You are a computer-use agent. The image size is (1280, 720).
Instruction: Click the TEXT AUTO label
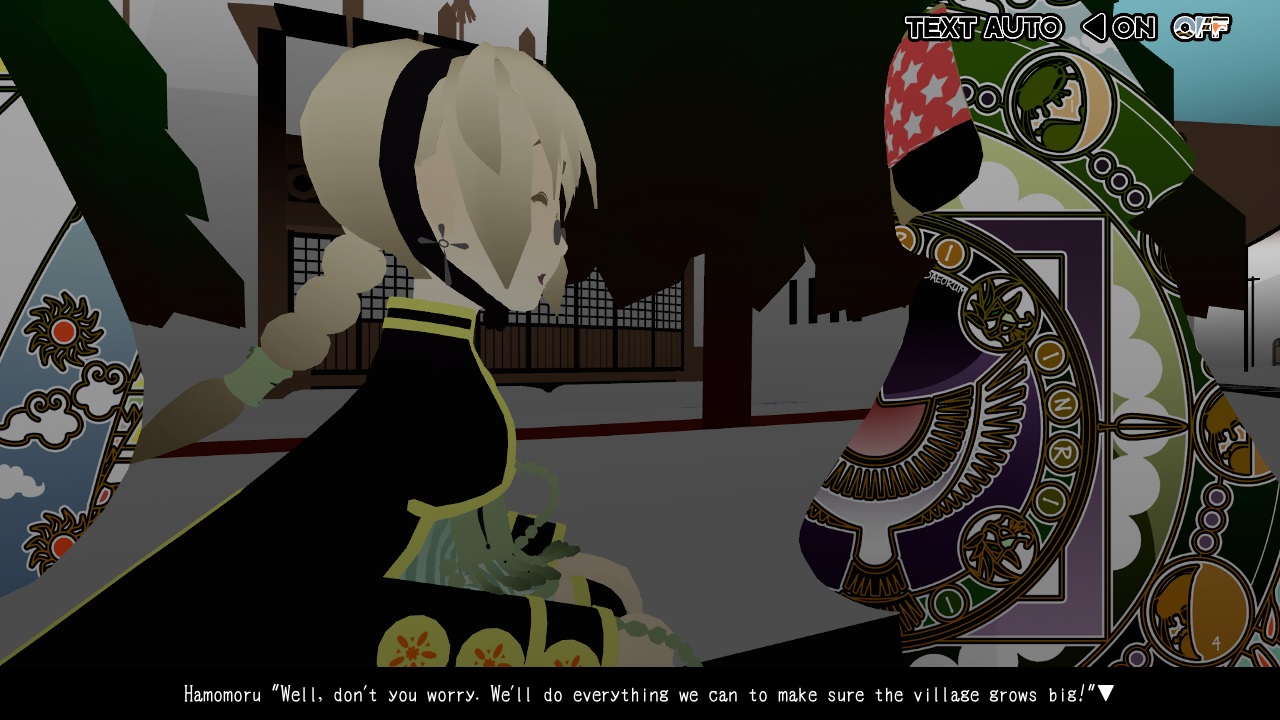click(x=985, y=28)
